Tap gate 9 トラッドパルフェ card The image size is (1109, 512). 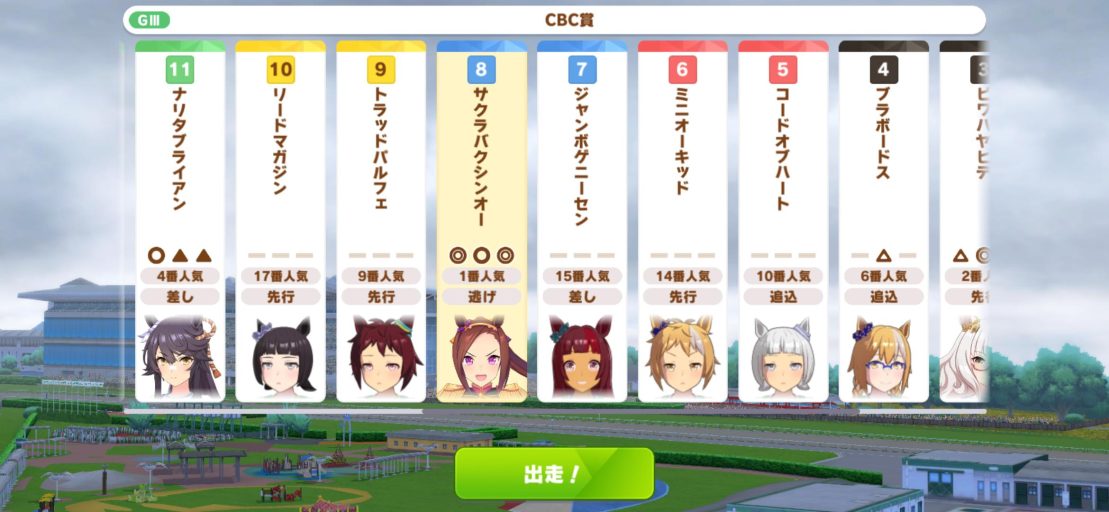point(381,222)
